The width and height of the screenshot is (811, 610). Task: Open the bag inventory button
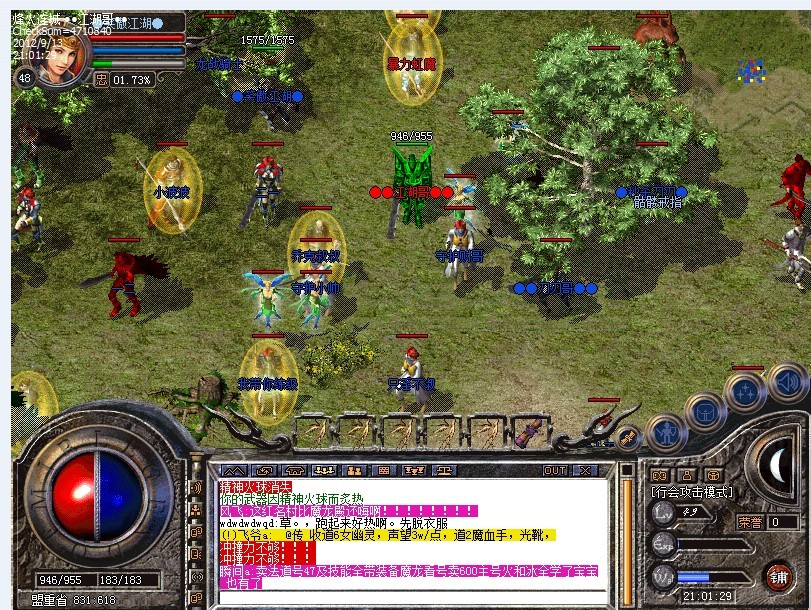[x=705, y=410]
